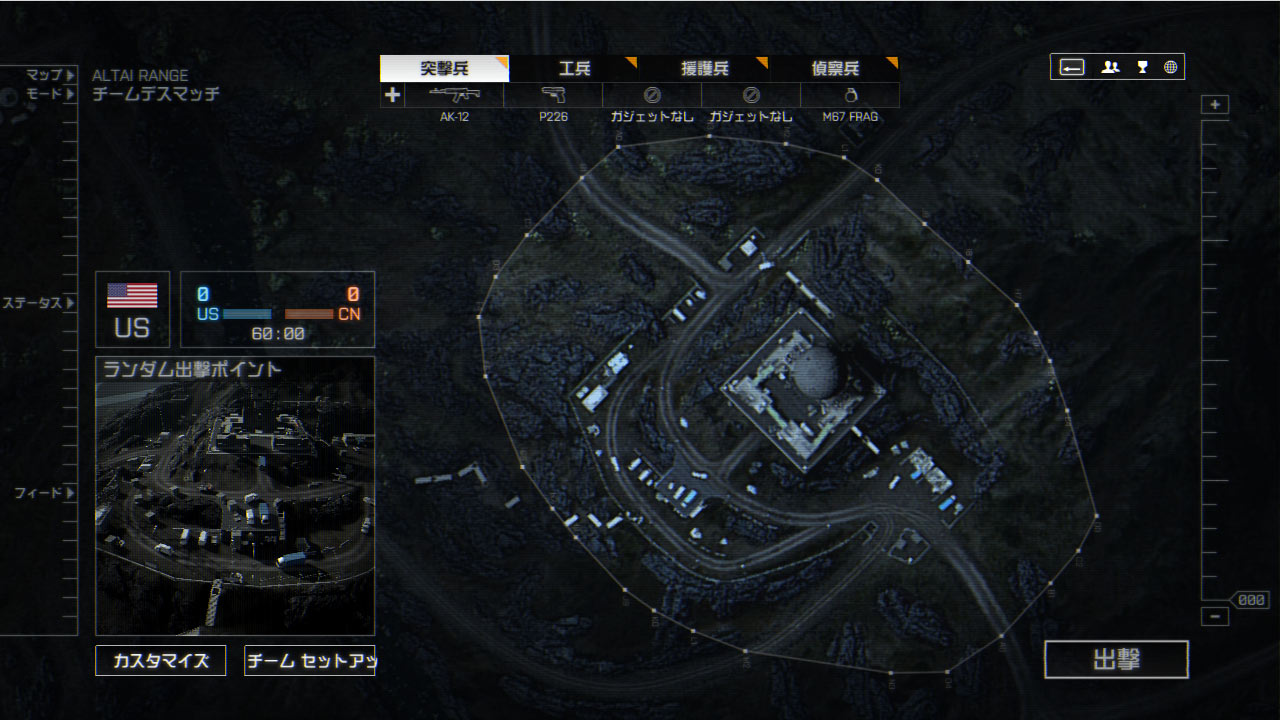Select the 突撃兵 assault class tab
Image resolution: width=1280 pixels, height=720 pixels.
point(445,69)
